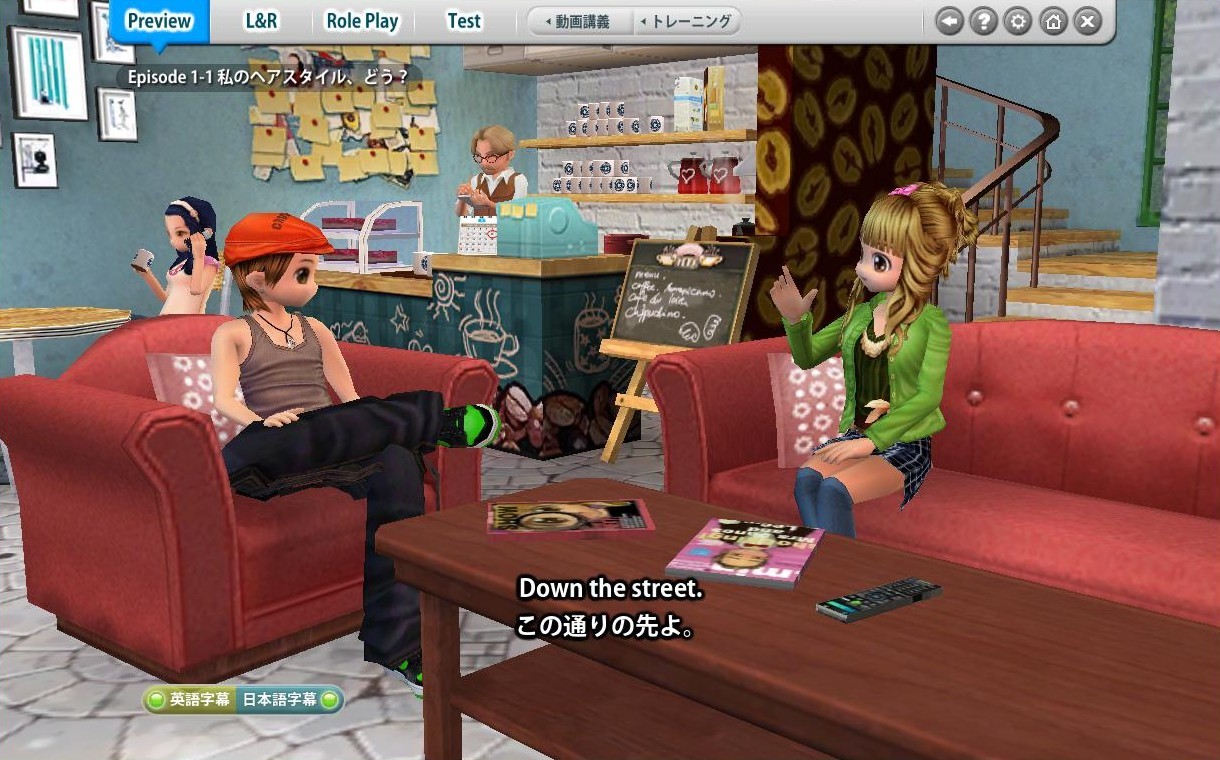This screenshot has width=1220, height=760.
Task: Open the 動画講義 video lecture menu
Action: (x=580, y=21)
